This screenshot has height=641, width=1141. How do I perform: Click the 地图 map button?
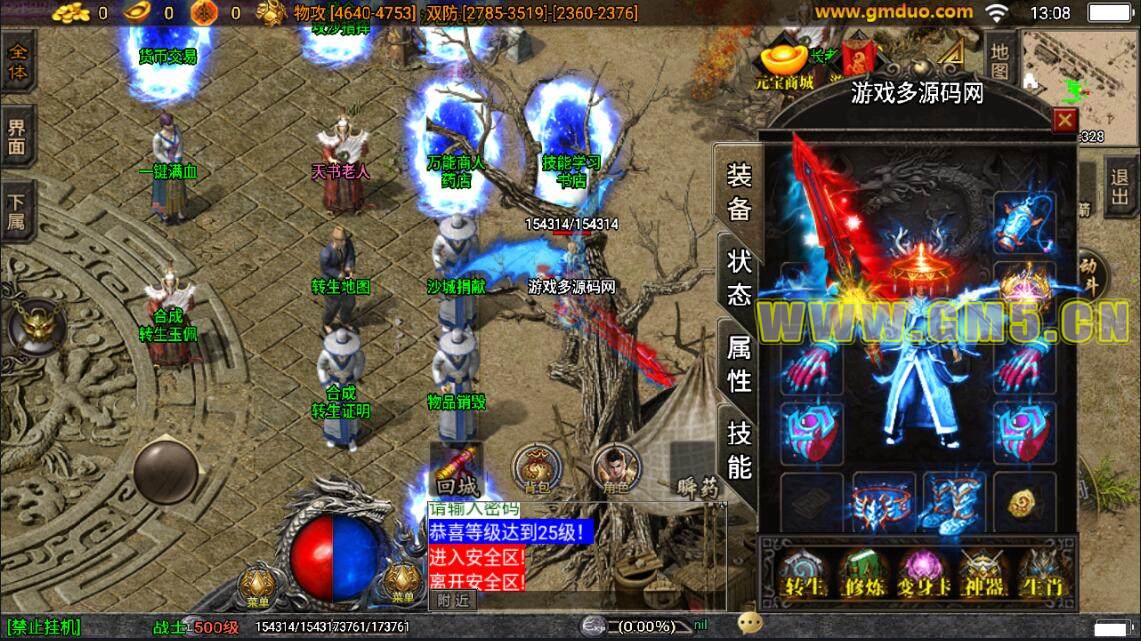(999, 58)
